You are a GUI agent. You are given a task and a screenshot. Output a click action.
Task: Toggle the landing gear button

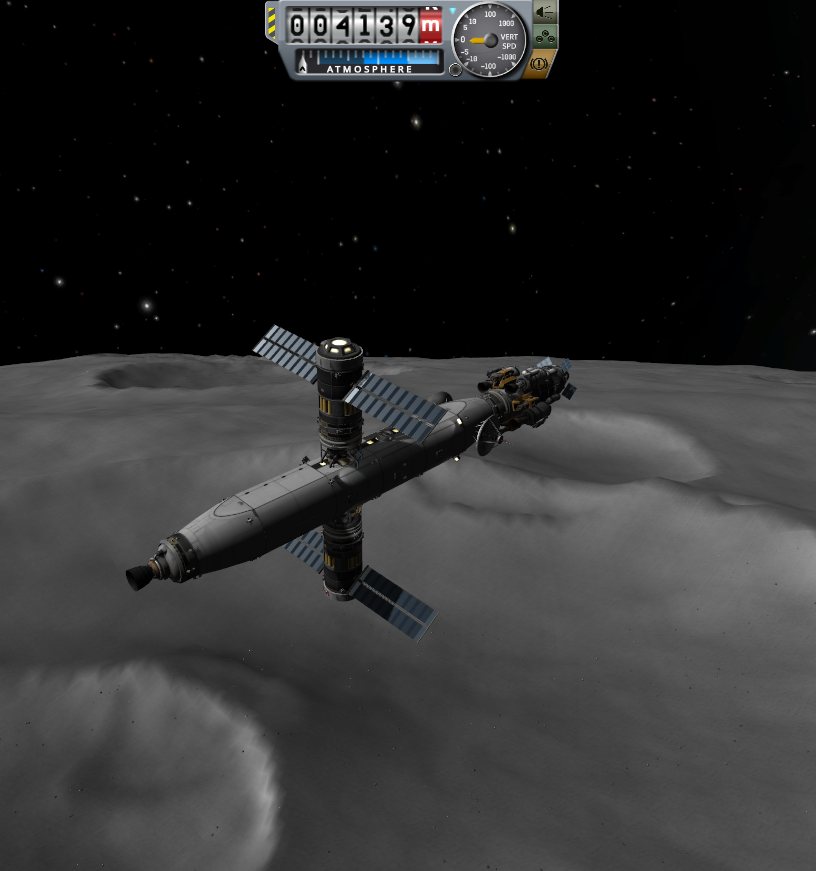click(x=545, y=37)
